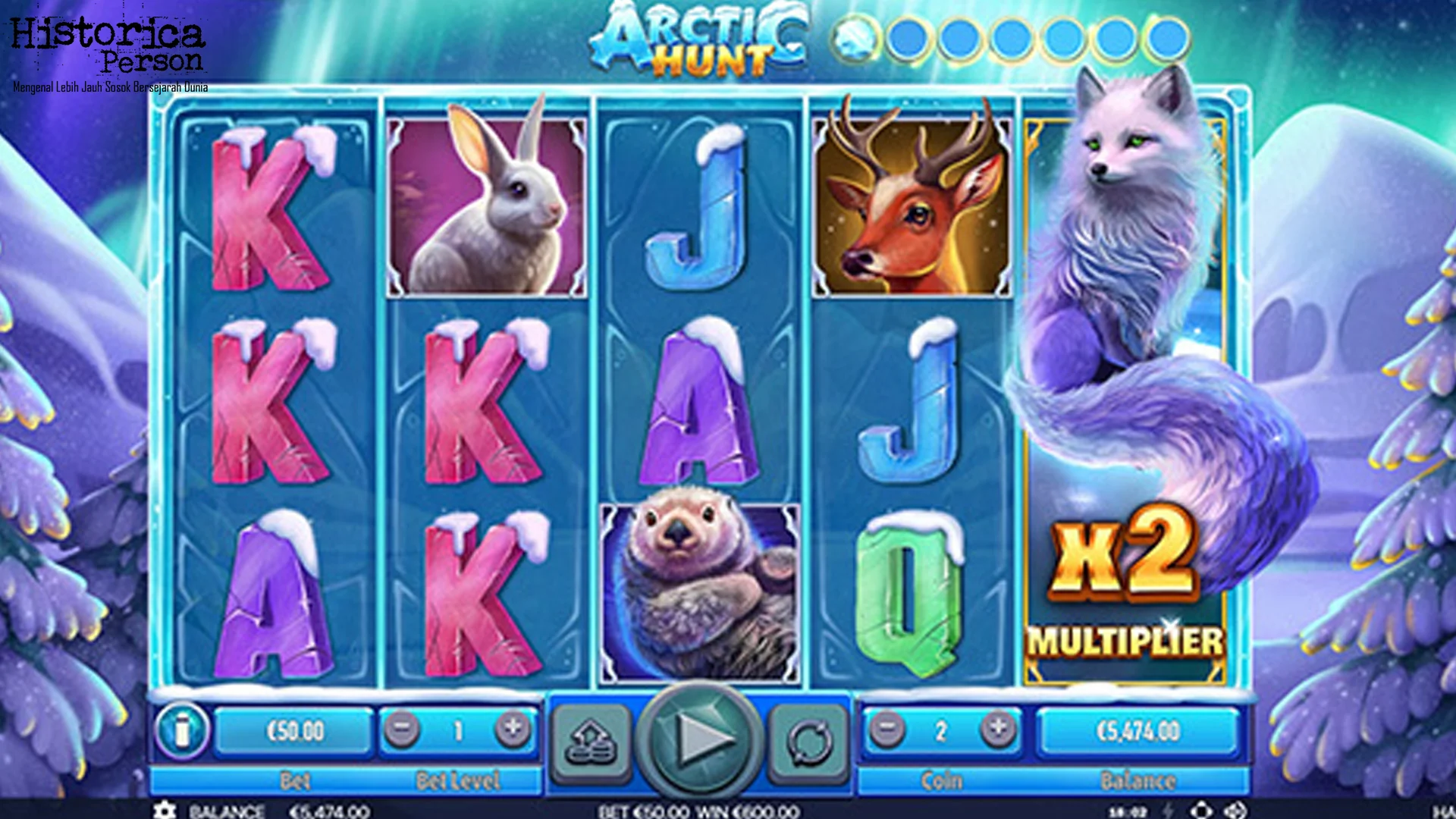
Task: Decrease Bet Level with the minus control
Action: (402, 730)
